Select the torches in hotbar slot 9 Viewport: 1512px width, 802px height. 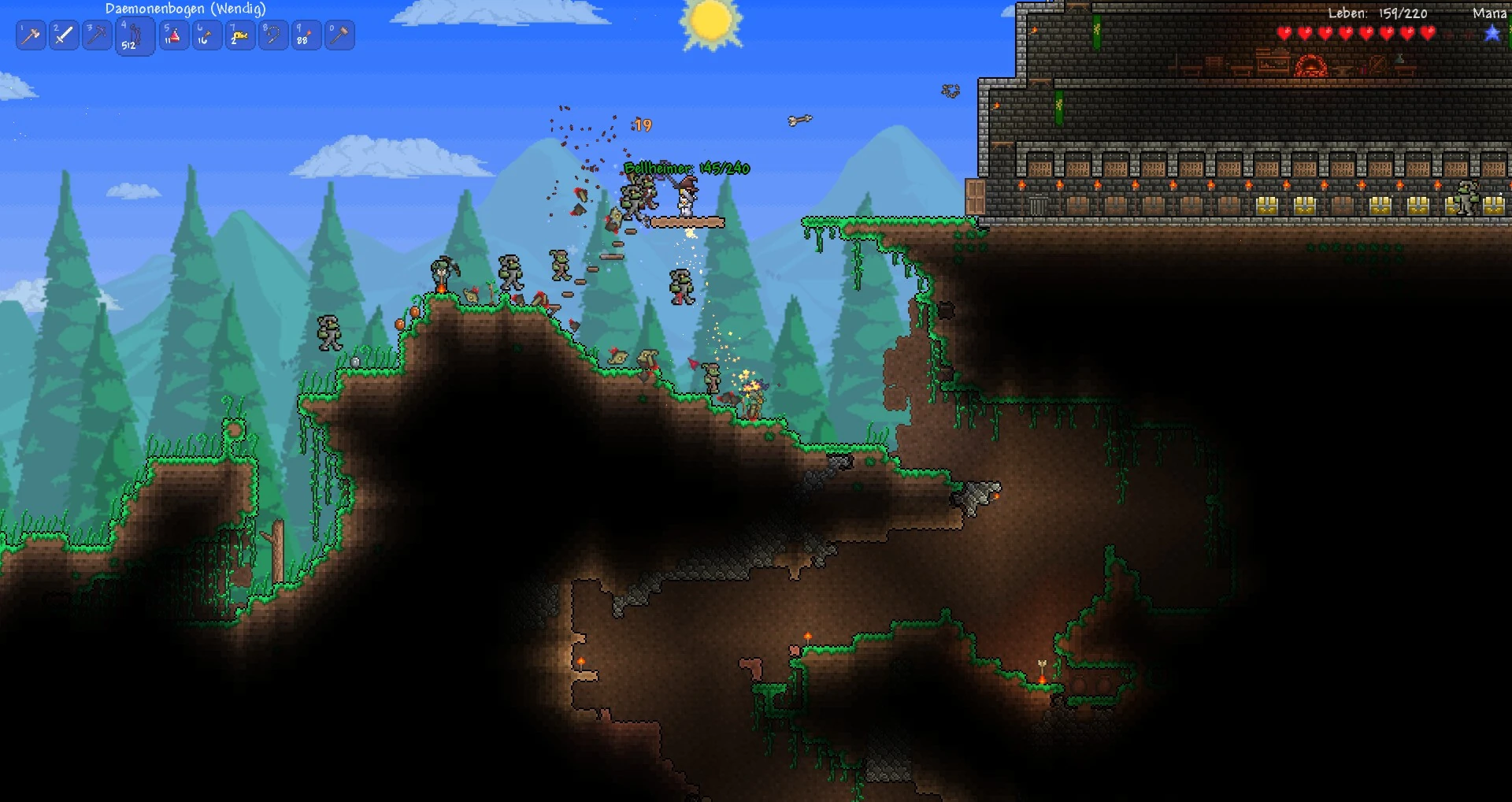[306, 35]
